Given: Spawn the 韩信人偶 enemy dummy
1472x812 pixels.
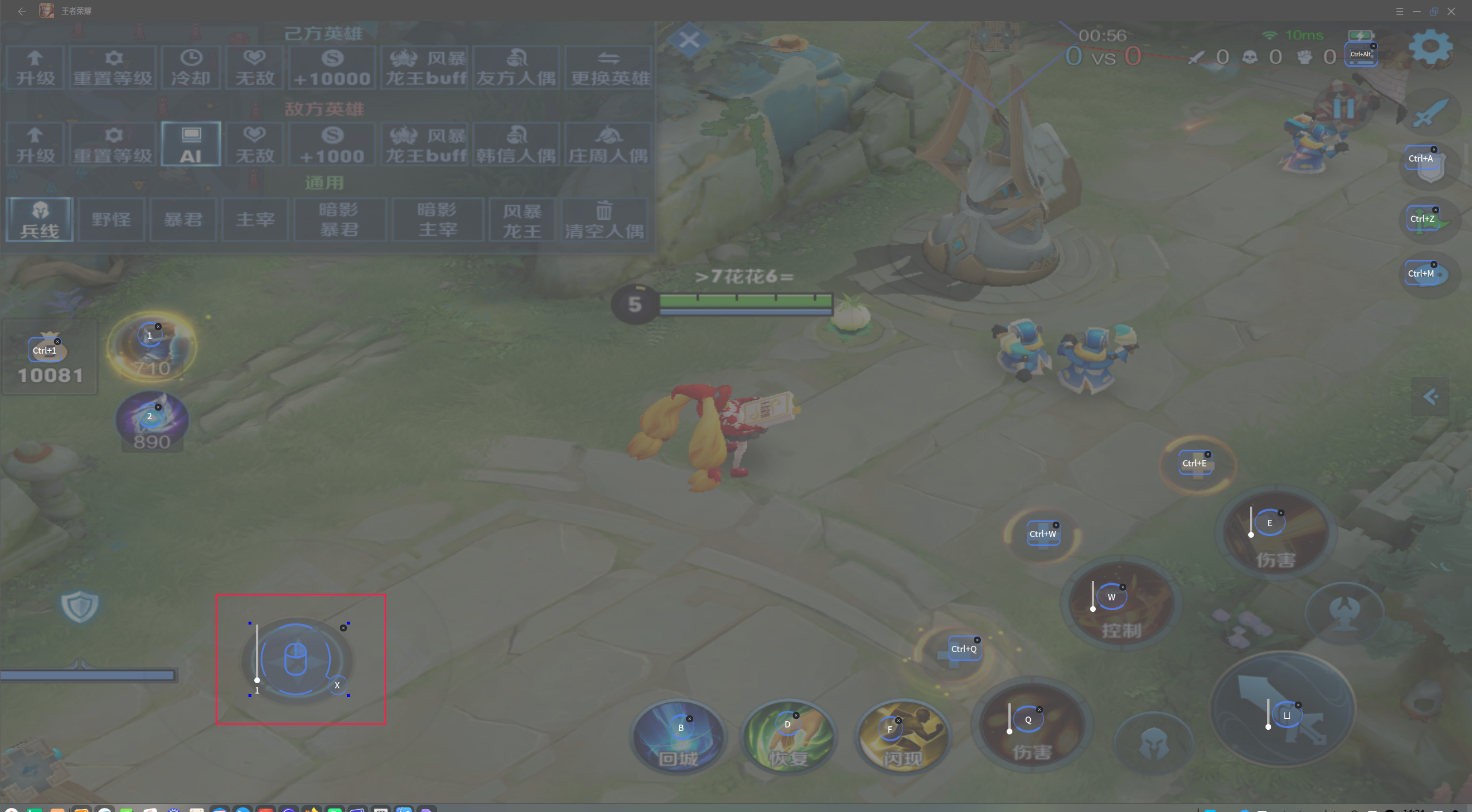Looking at the screenshot, I should point(516,144).
